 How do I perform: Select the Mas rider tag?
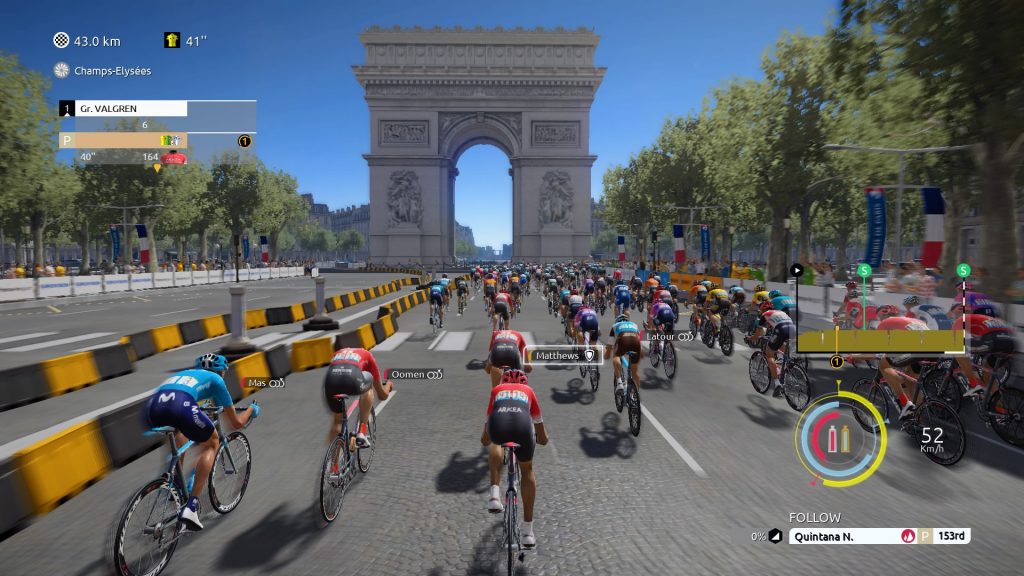point(265,382)
